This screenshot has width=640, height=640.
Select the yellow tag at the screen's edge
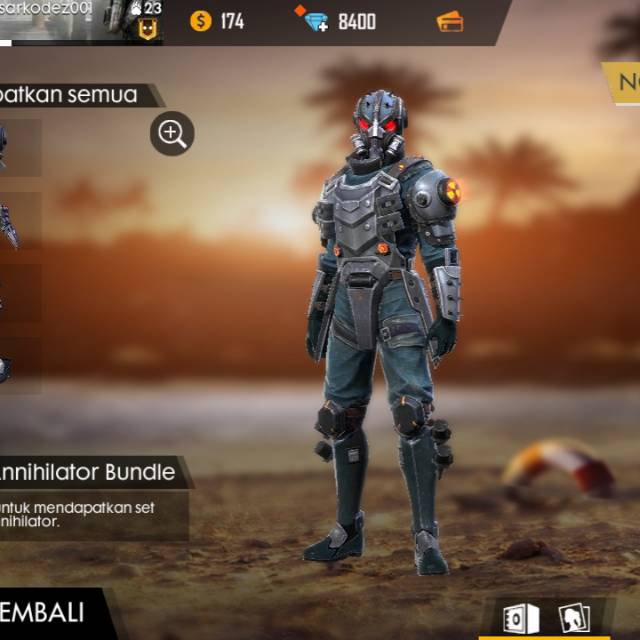tap(622, 82)
